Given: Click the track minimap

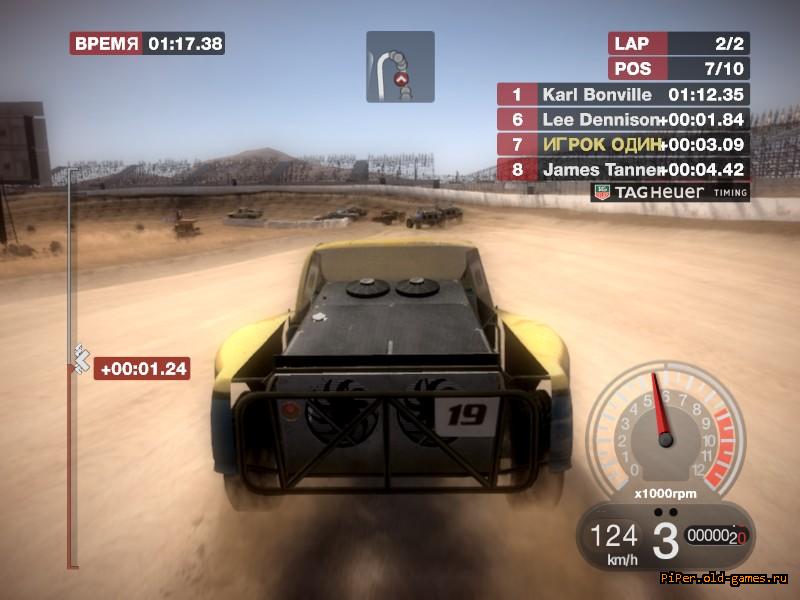Looking at the screenshot, I should click(400, 67).
